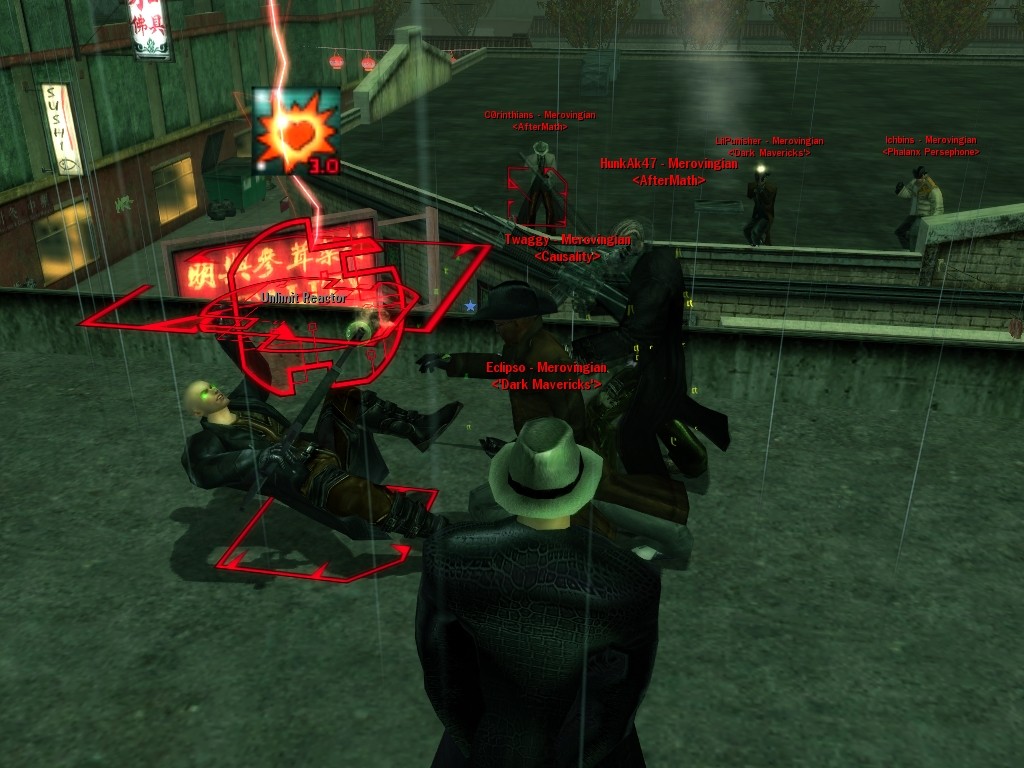
Task: Click the exploding heart effect icon
Action: (295, 130)
